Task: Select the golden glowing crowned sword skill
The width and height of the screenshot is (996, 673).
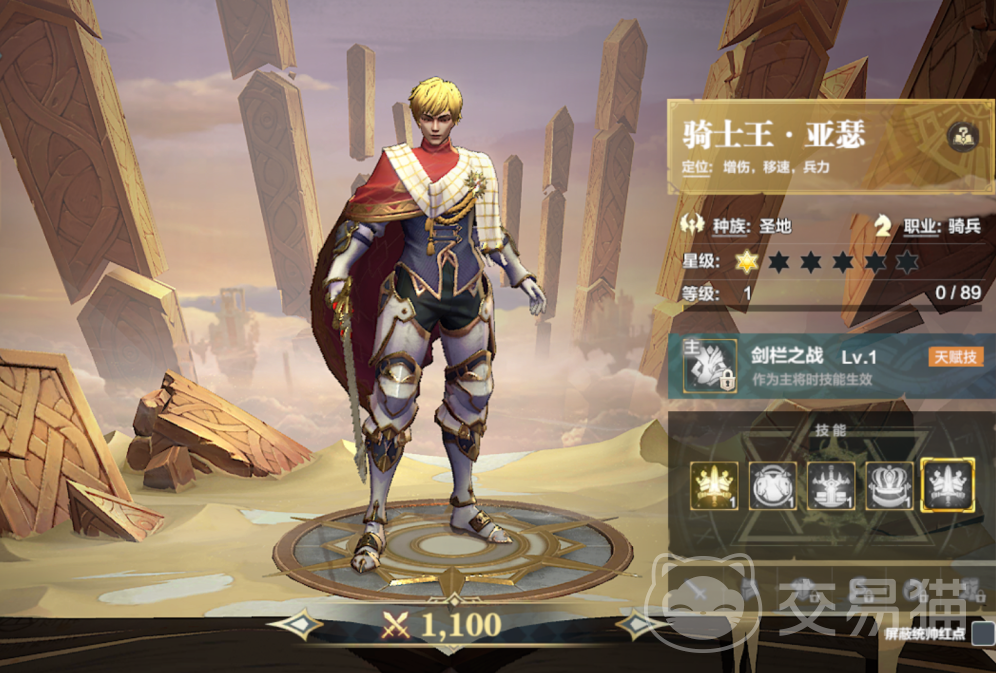Action: click(x=715, y=485)
